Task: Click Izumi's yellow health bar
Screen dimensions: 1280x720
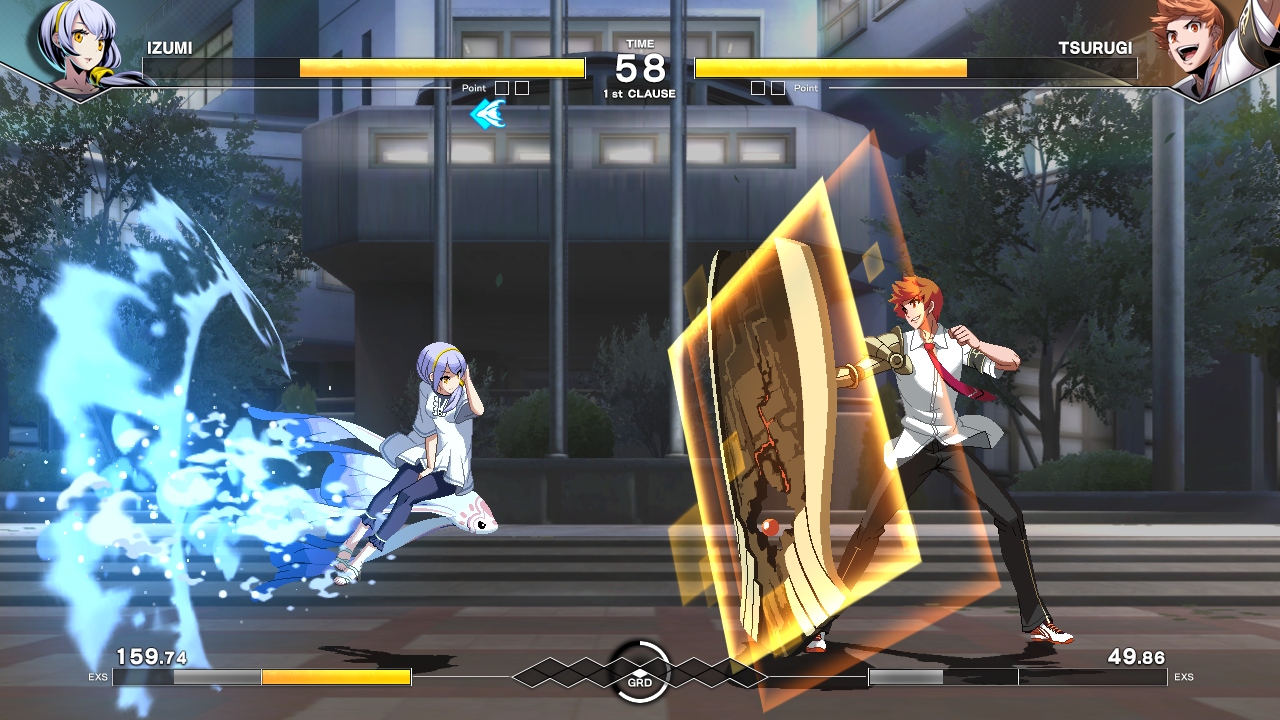Action: click(440, 68)
